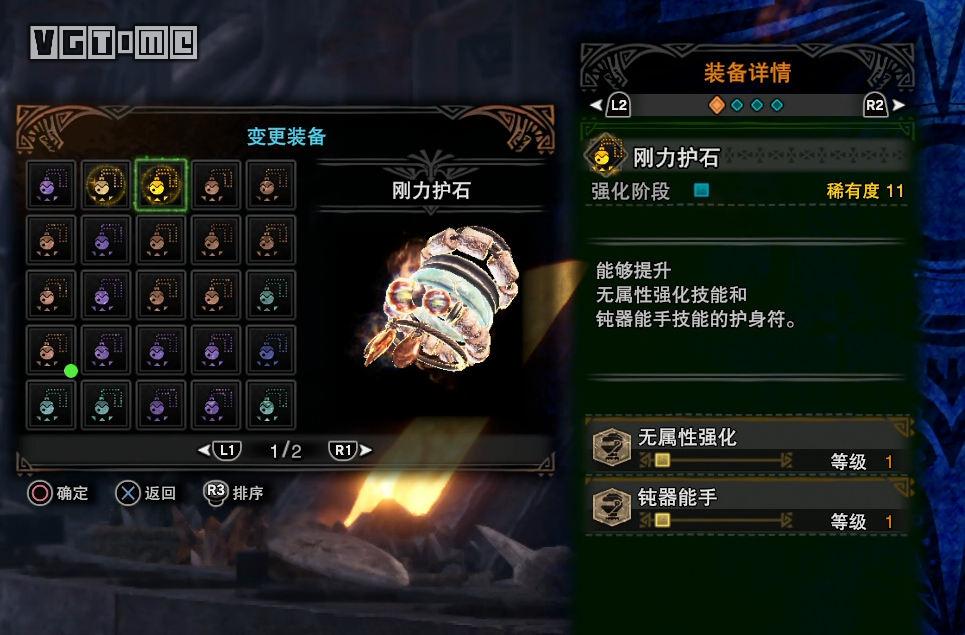This screenshot has height=635, width=965.
Task: Choose the sparkling gold charm without green border
Action: pos(106,185)
